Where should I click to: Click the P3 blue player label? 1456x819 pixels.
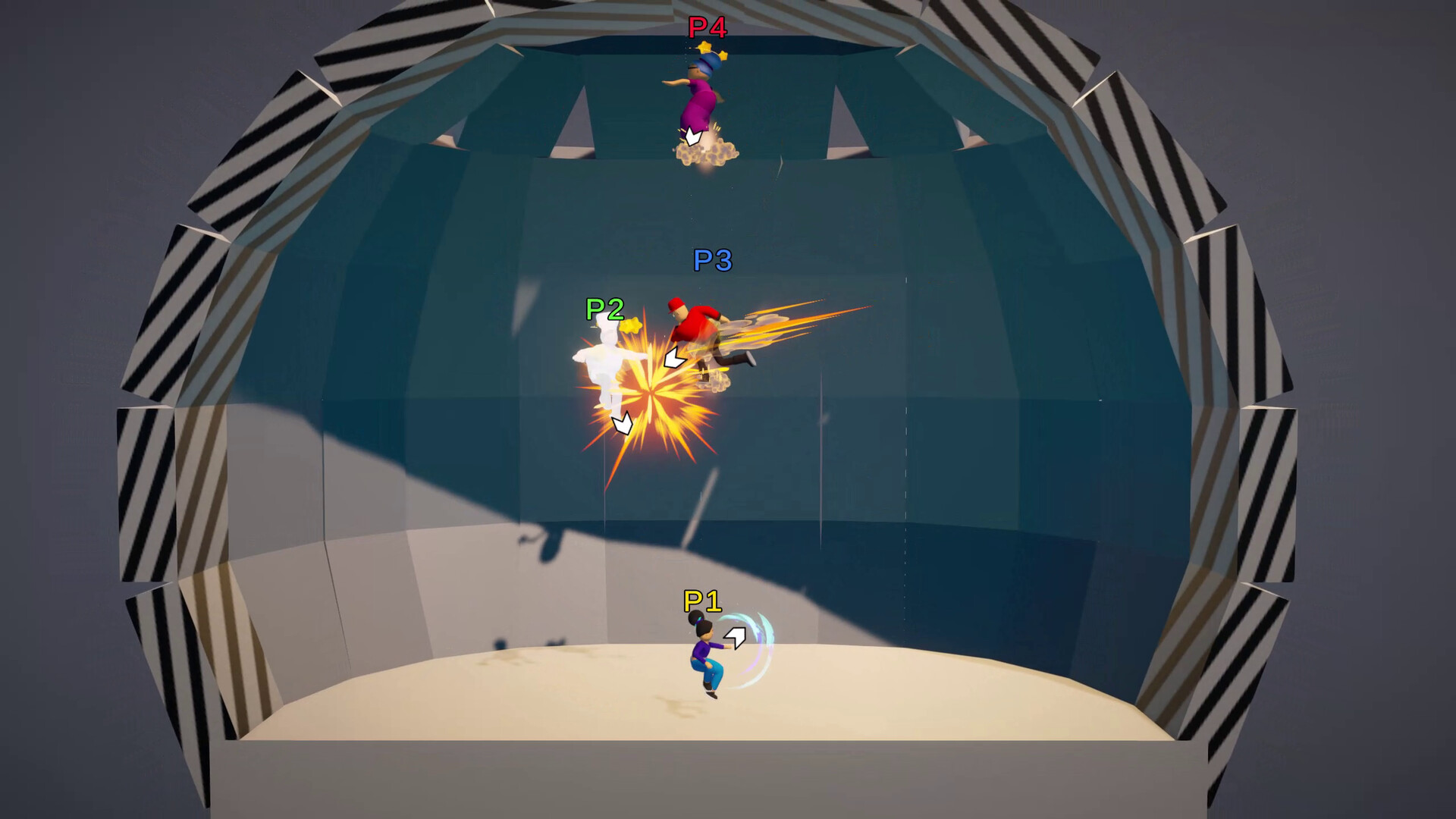point(711,261)
